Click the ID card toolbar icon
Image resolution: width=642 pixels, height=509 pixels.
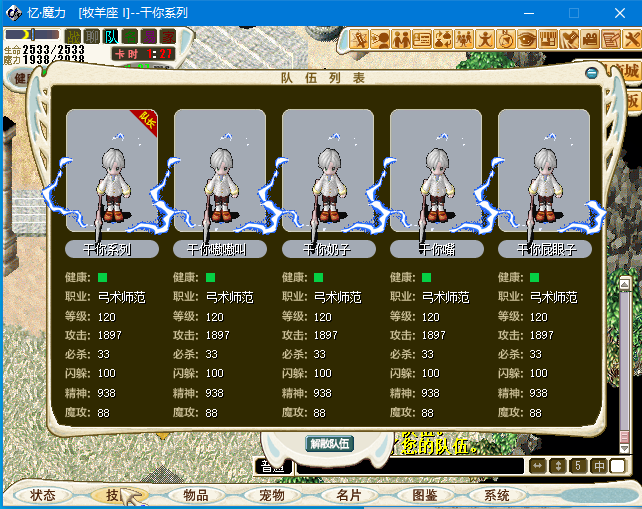(421, 40)
